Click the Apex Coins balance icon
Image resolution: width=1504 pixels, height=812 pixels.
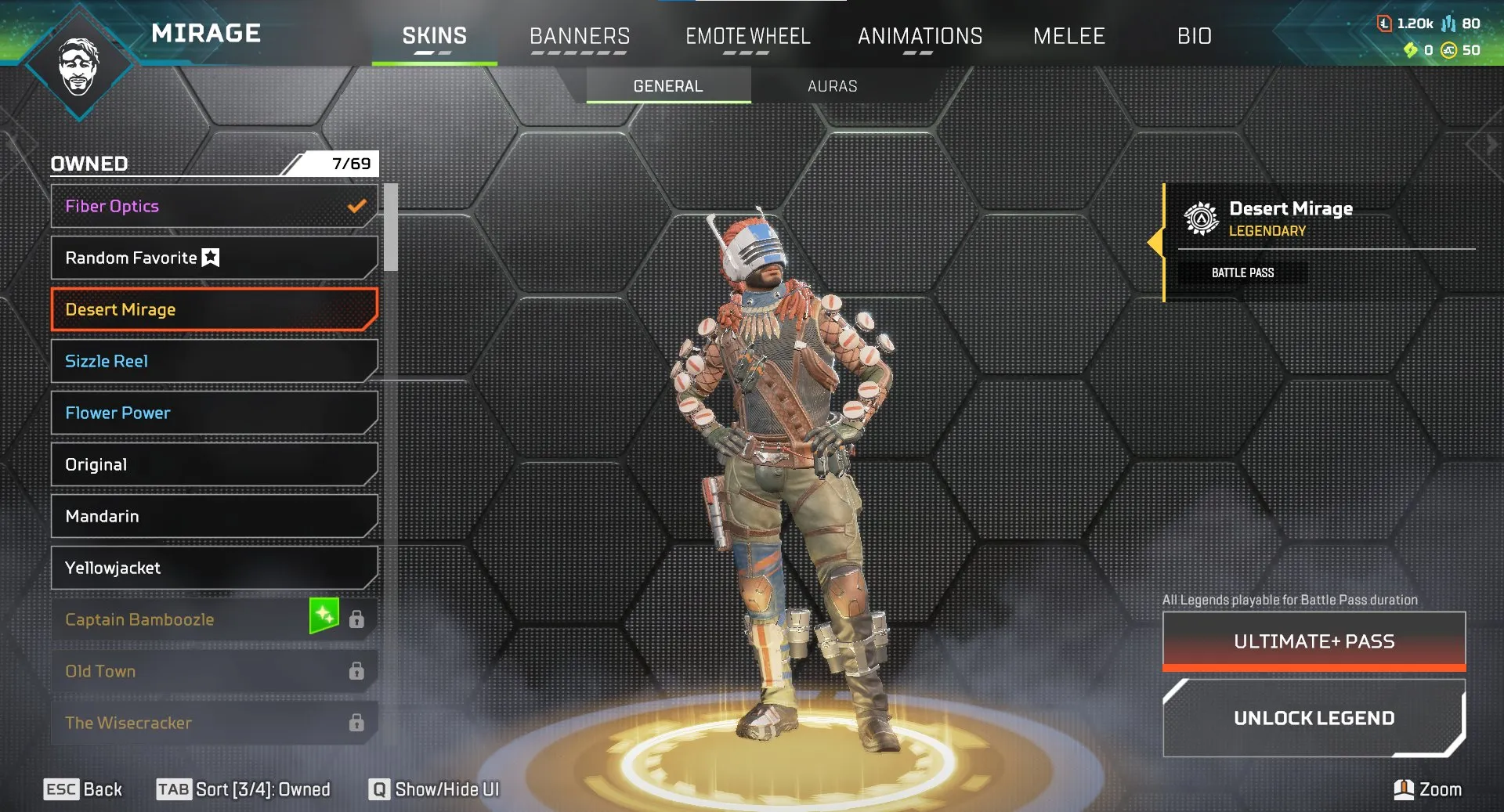tap(1448, 50)
